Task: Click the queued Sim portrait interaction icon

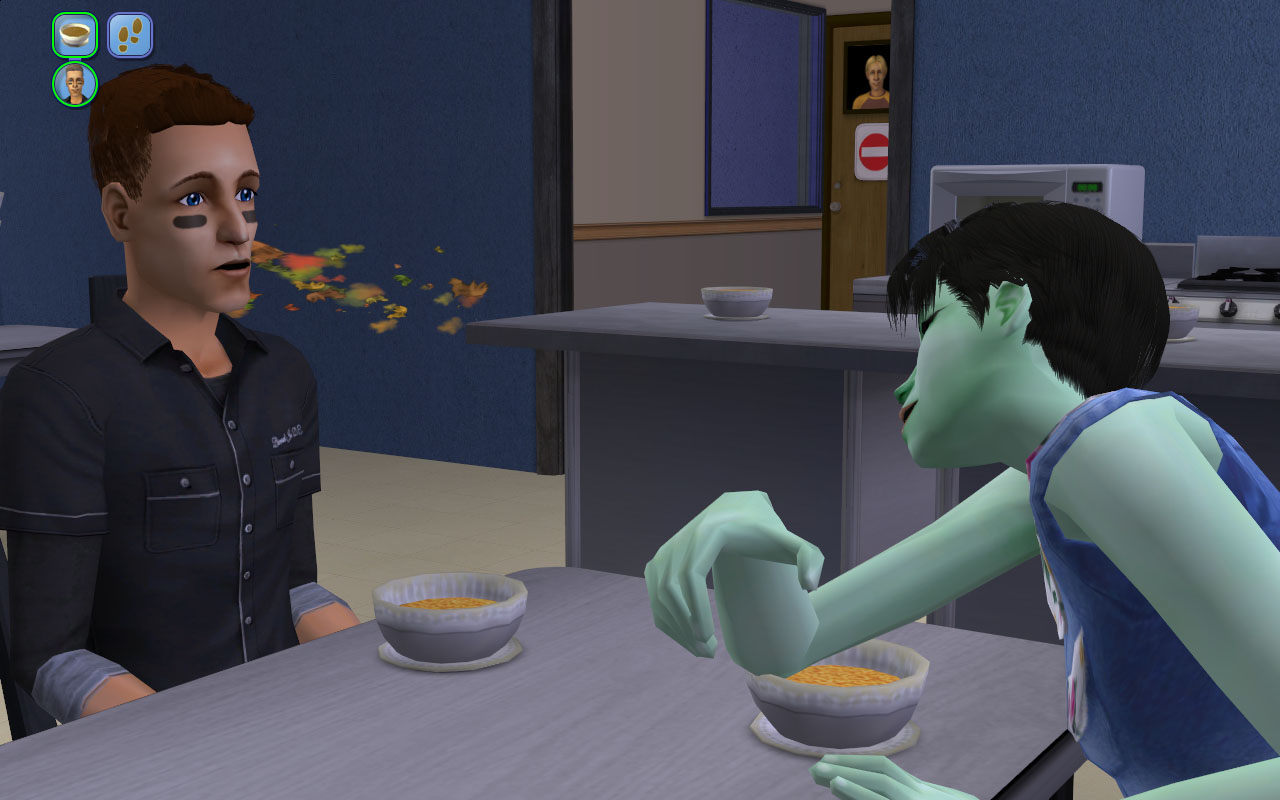Action: click(75, 84)
